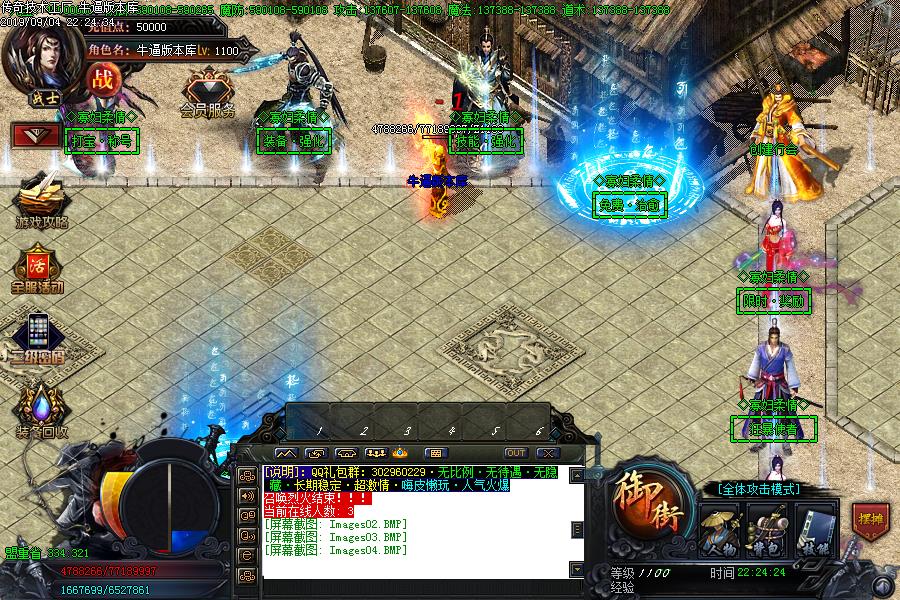Open the 二级密码 phone icon
The image size is (900, 600).
click(39, 335)
